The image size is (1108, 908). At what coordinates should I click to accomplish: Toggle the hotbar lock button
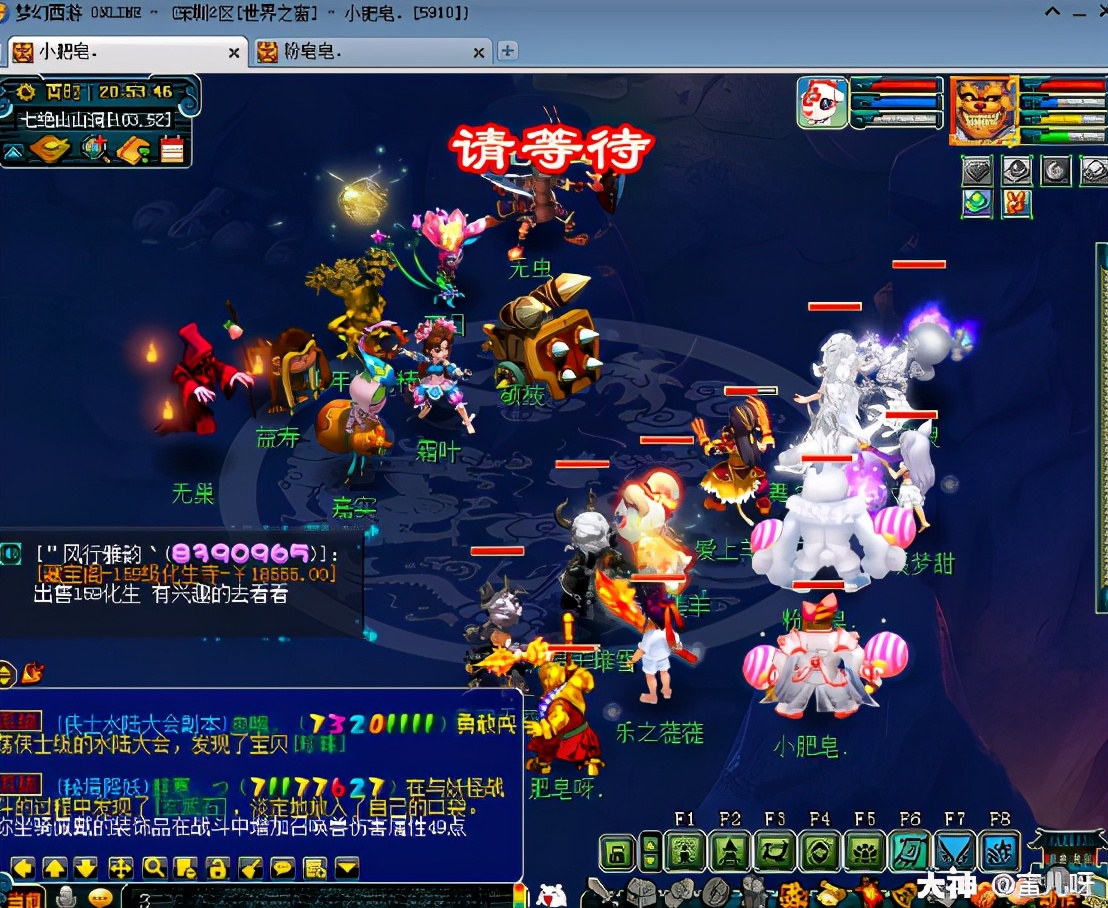[618, 853]
